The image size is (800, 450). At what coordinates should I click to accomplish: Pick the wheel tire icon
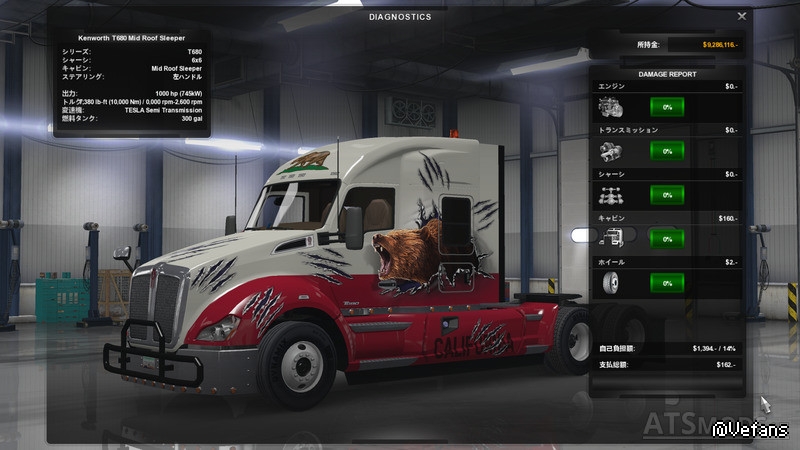point(610,283)
